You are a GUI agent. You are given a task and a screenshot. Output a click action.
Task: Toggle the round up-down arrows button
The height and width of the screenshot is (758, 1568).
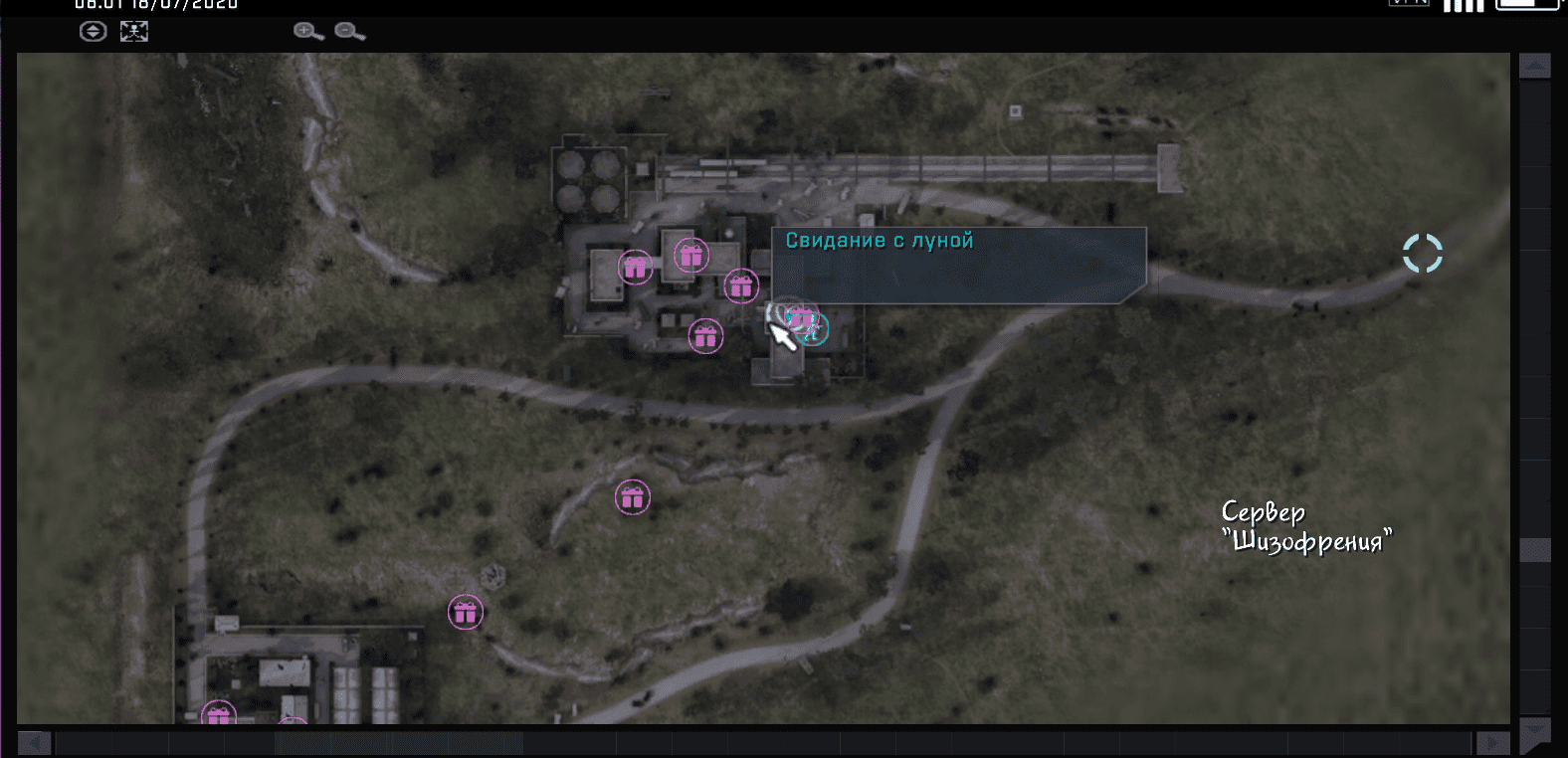click(93, 32)
